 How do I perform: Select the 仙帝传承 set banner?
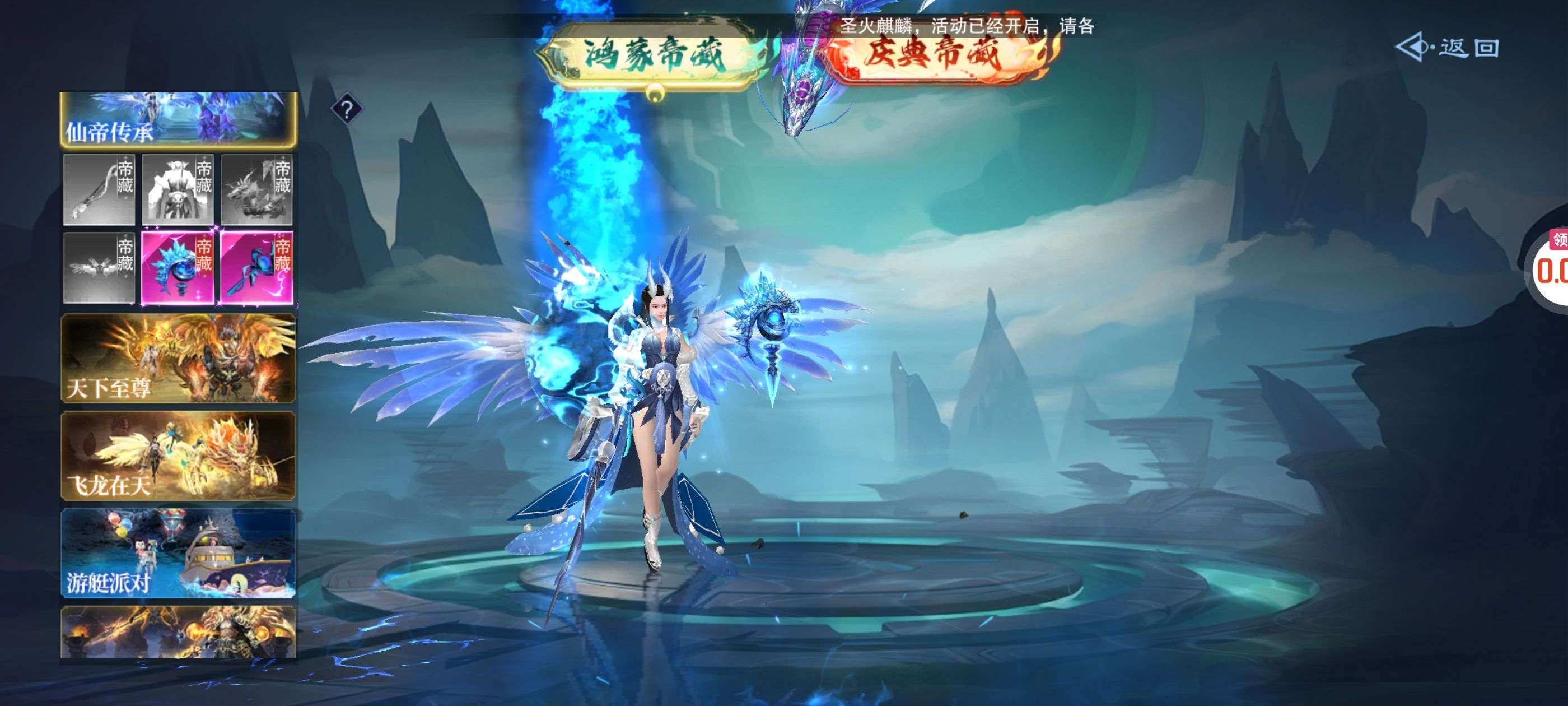pos(178,119)
